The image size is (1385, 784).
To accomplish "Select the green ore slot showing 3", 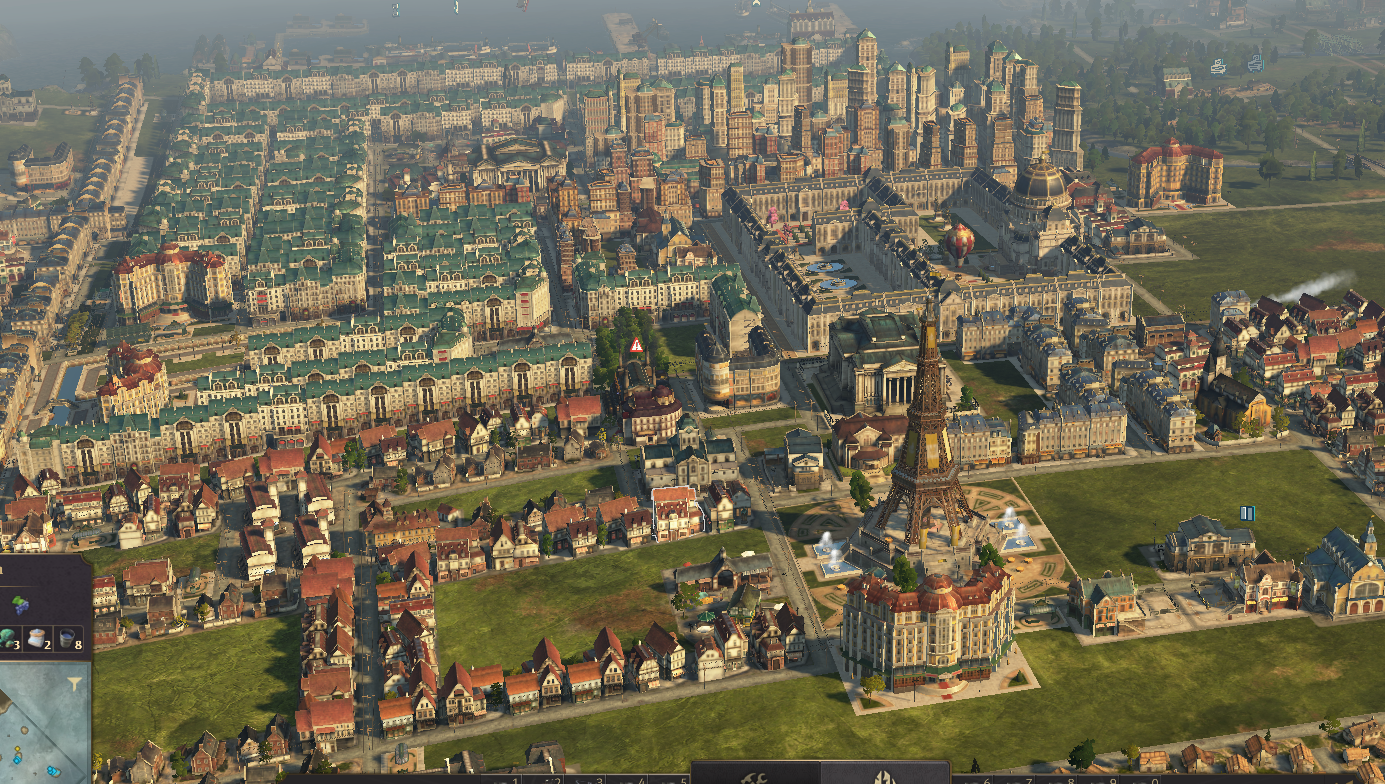I will coord(8,637).
